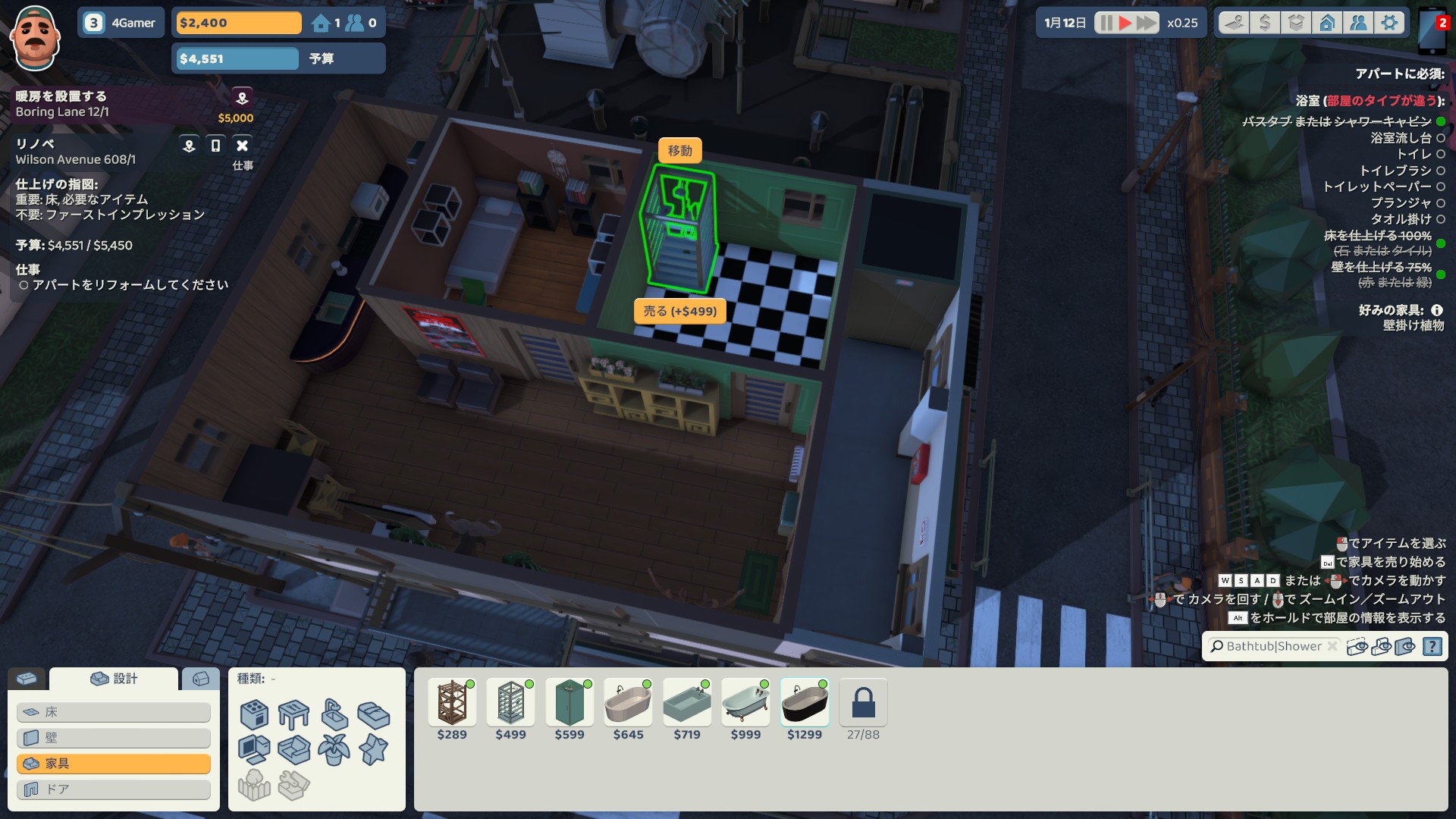Open the settings gear menu
Image resolution: width=1456 pixels, height=819 pixels.
[x=1389, y=23]
